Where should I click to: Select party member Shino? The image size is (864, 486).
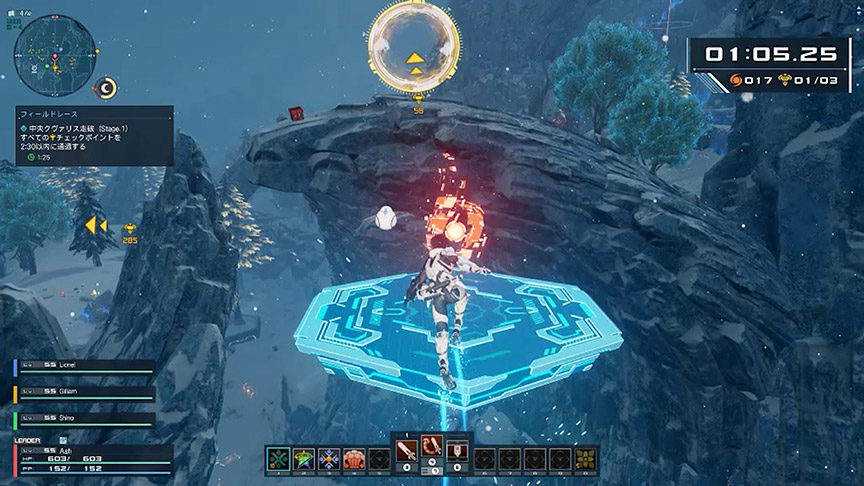coord(84,419)
